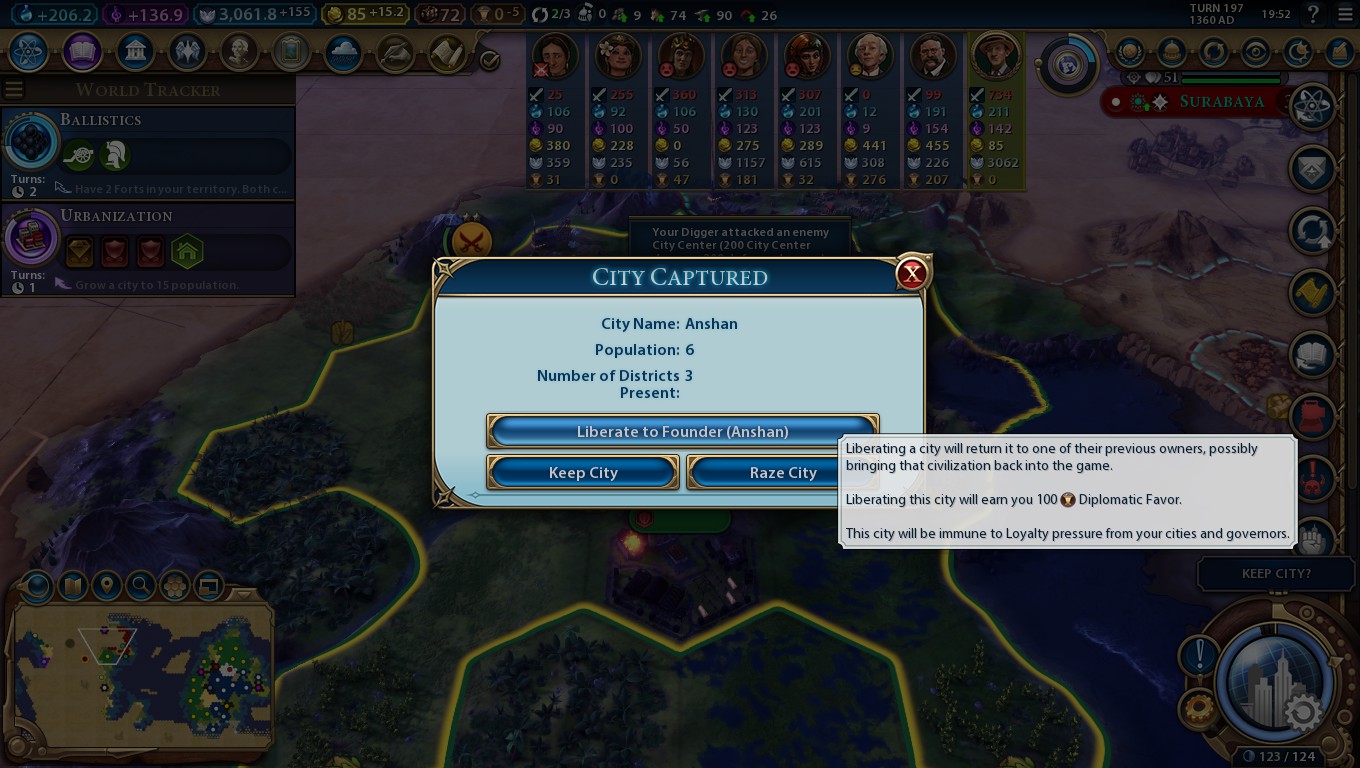Select the Urbanization civic tracker entry
1360x768 pixels.
[x=148, y=246]
